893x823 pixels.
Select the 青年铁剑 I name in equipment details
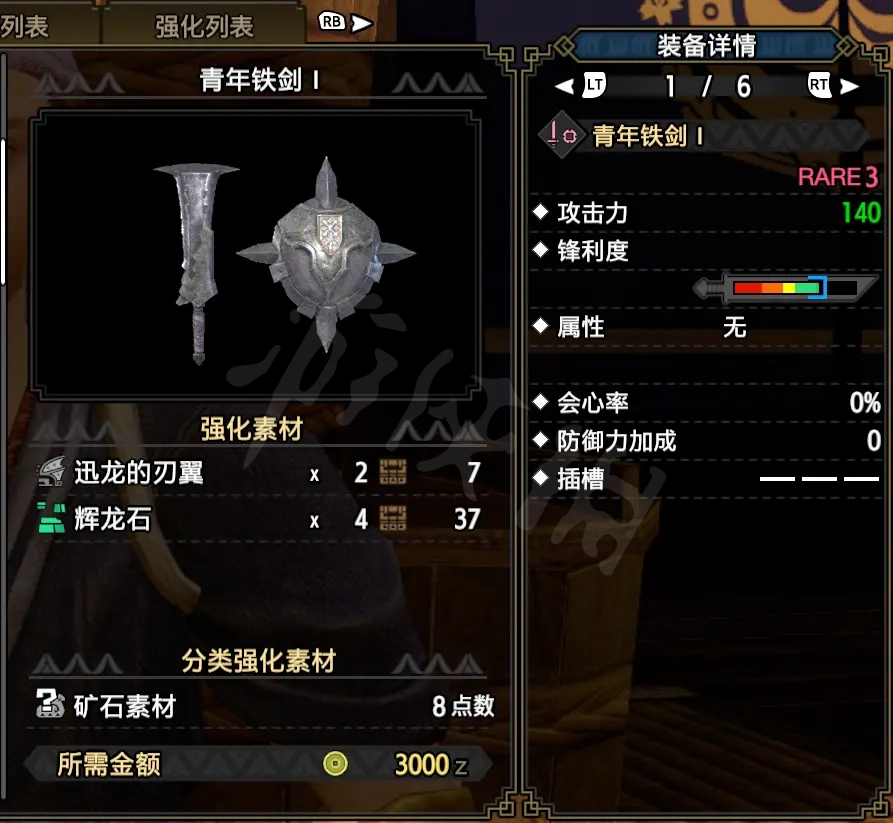point(648,136)
